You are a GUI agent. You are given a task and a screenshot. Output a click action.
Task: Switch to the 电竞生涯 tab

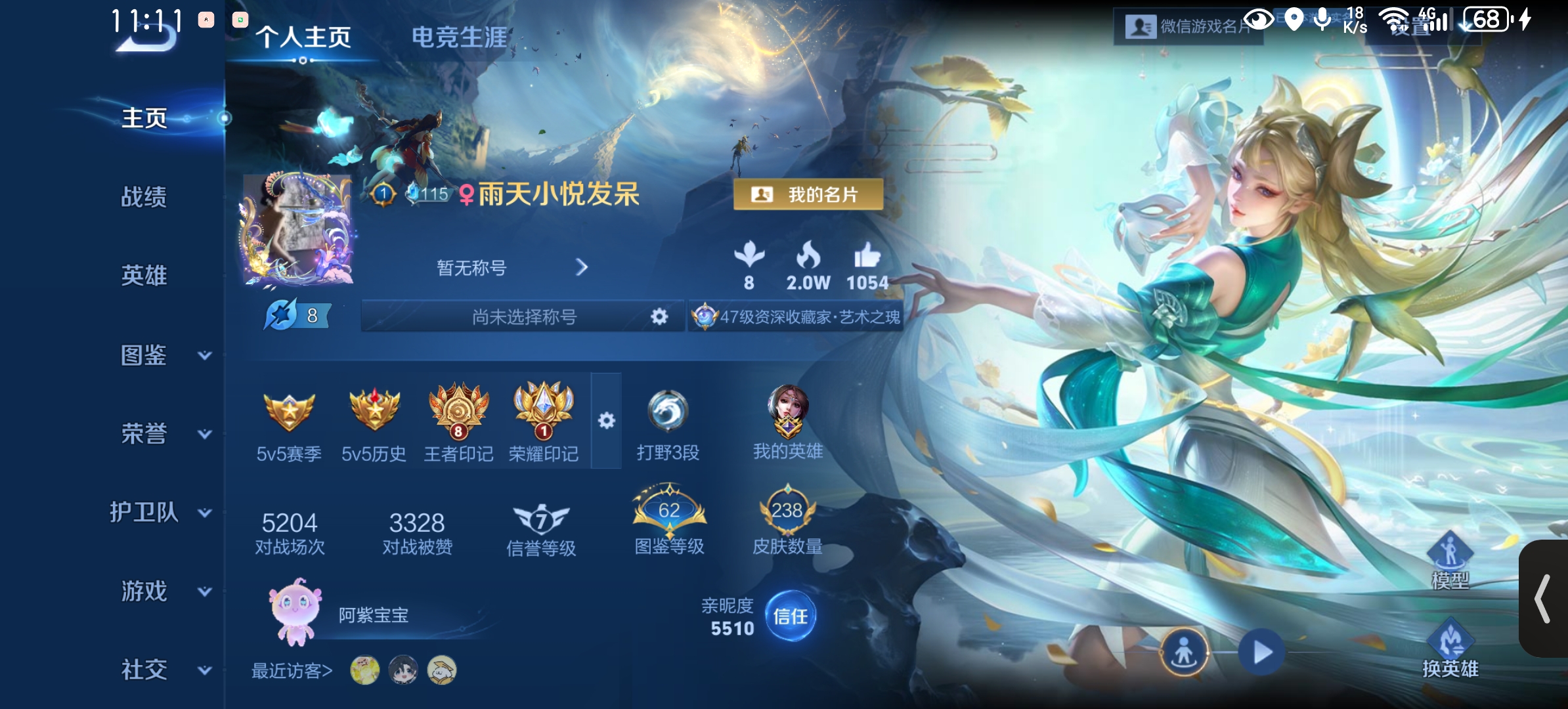(460, 38)
